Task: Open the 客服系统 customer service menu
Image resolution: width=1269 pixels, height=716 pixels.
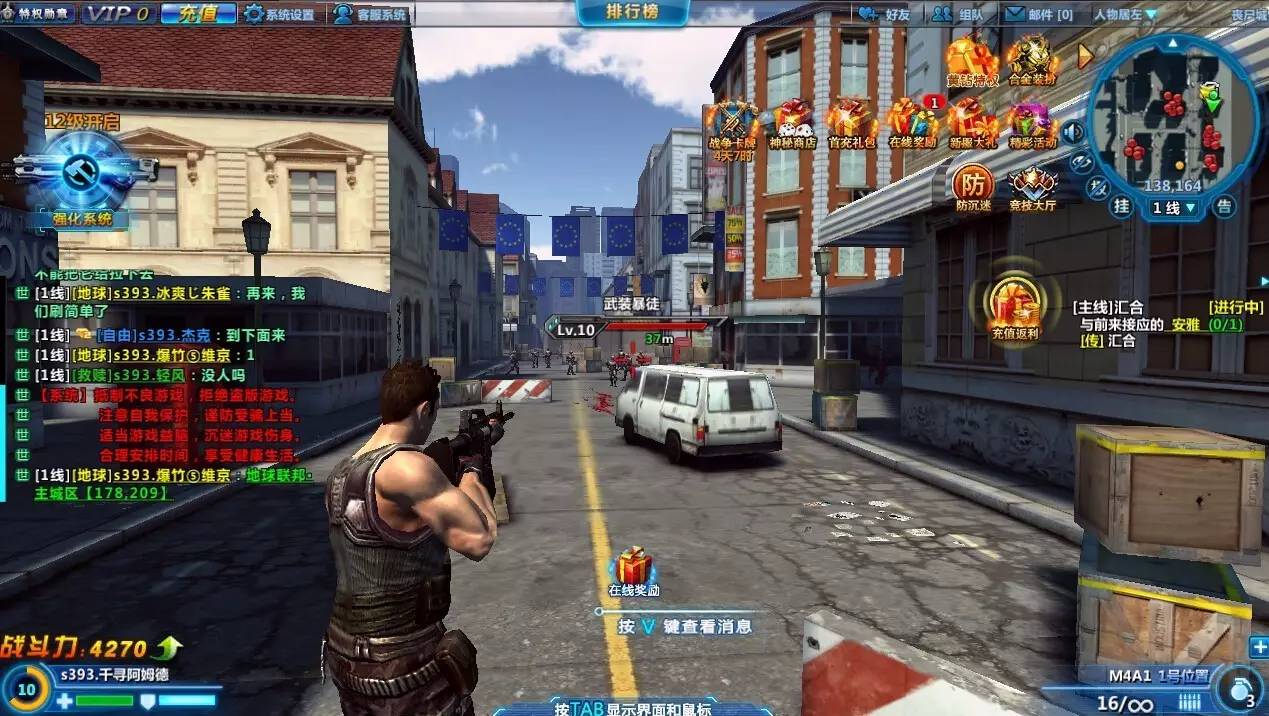Action: [371, 14]
